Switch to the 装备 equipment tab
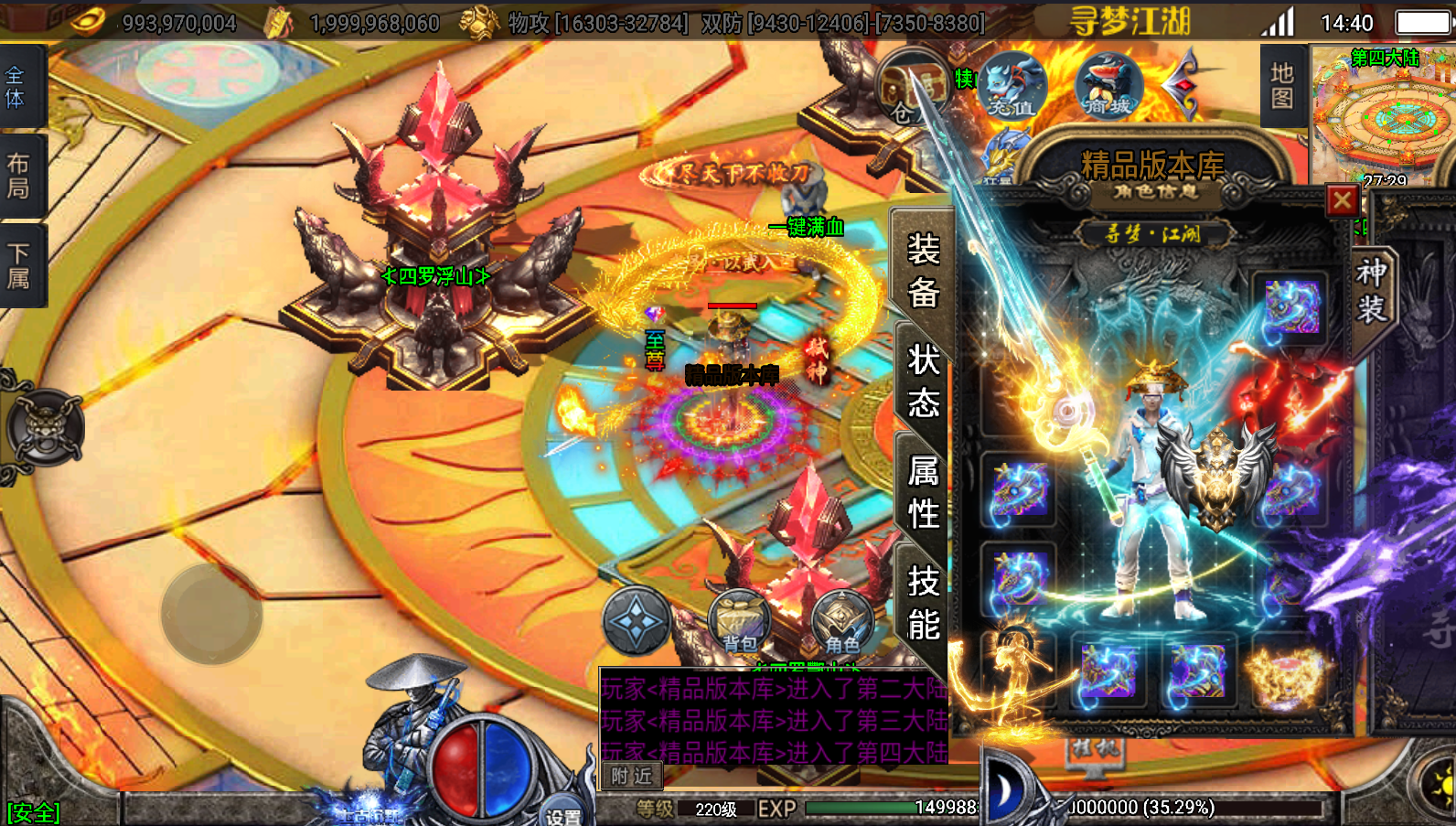The height and width of the screenshot is (826, 1456). click(x=923, y=271)
